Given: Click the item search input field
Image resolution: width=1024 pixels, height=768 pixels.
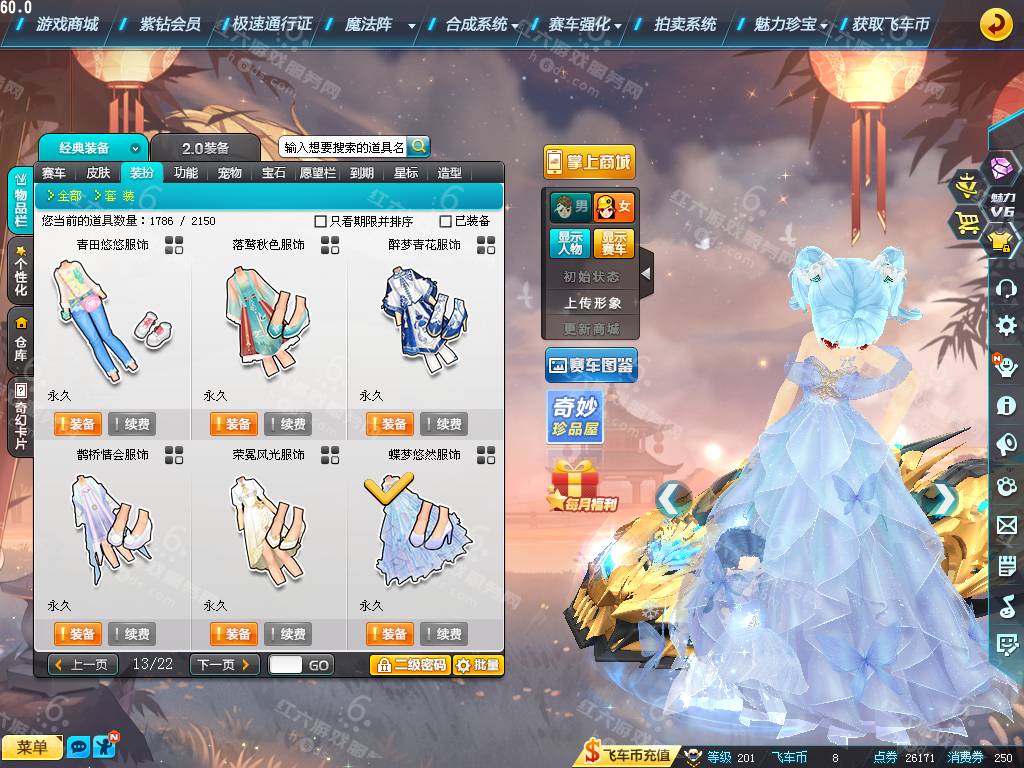Looking at the screenshot, I should pyautogui.click(x=343, y=147).
